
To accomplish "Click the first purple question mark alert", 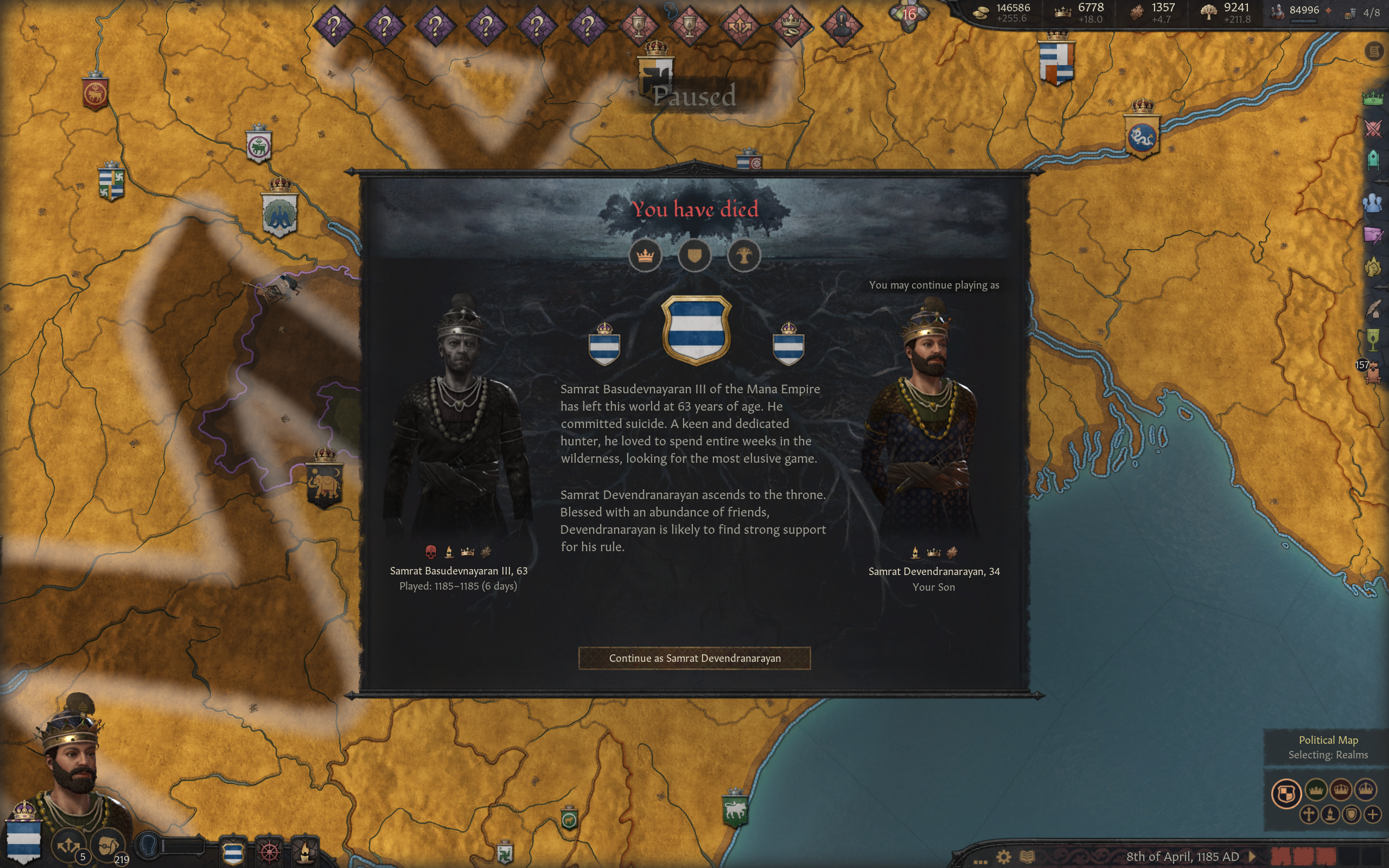I will tap(334, 27).
